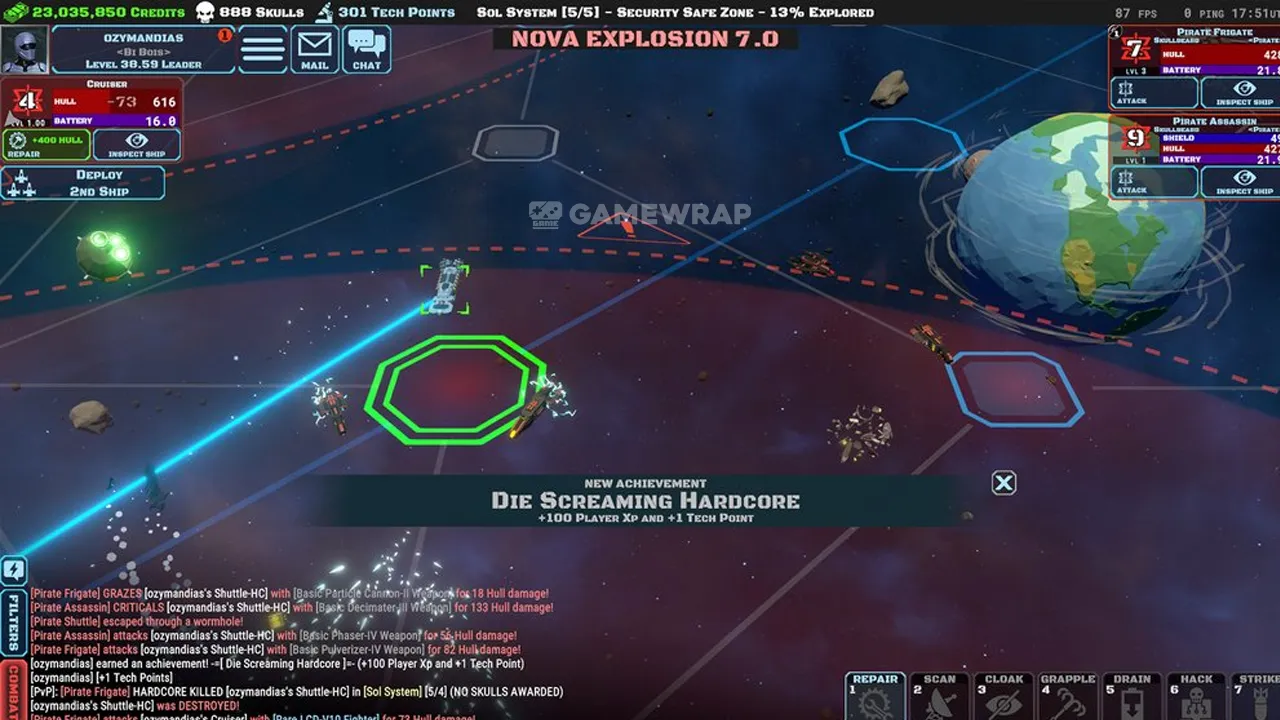
Task: Repair the Cruiser for +400 hull
Action: coord(46,145)
